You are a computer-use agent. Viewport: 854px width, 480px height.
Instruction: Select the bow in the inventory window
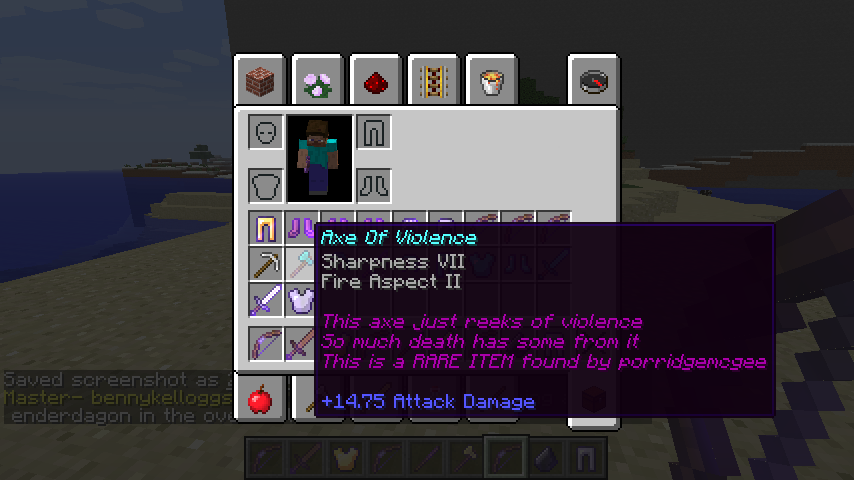click(265, 343)
